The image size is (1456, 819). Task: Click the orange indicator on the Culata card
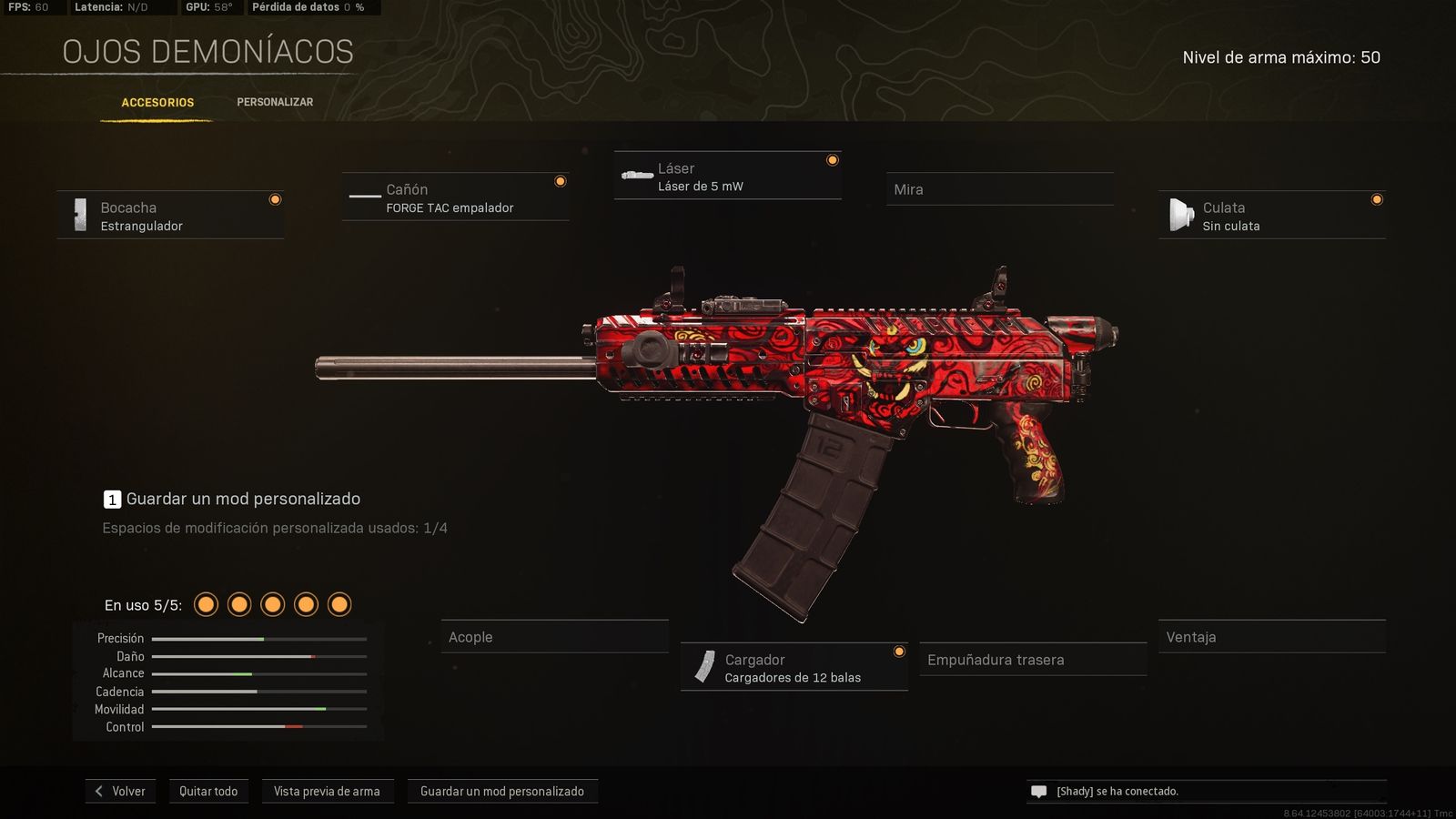(x=1376, y=199)
